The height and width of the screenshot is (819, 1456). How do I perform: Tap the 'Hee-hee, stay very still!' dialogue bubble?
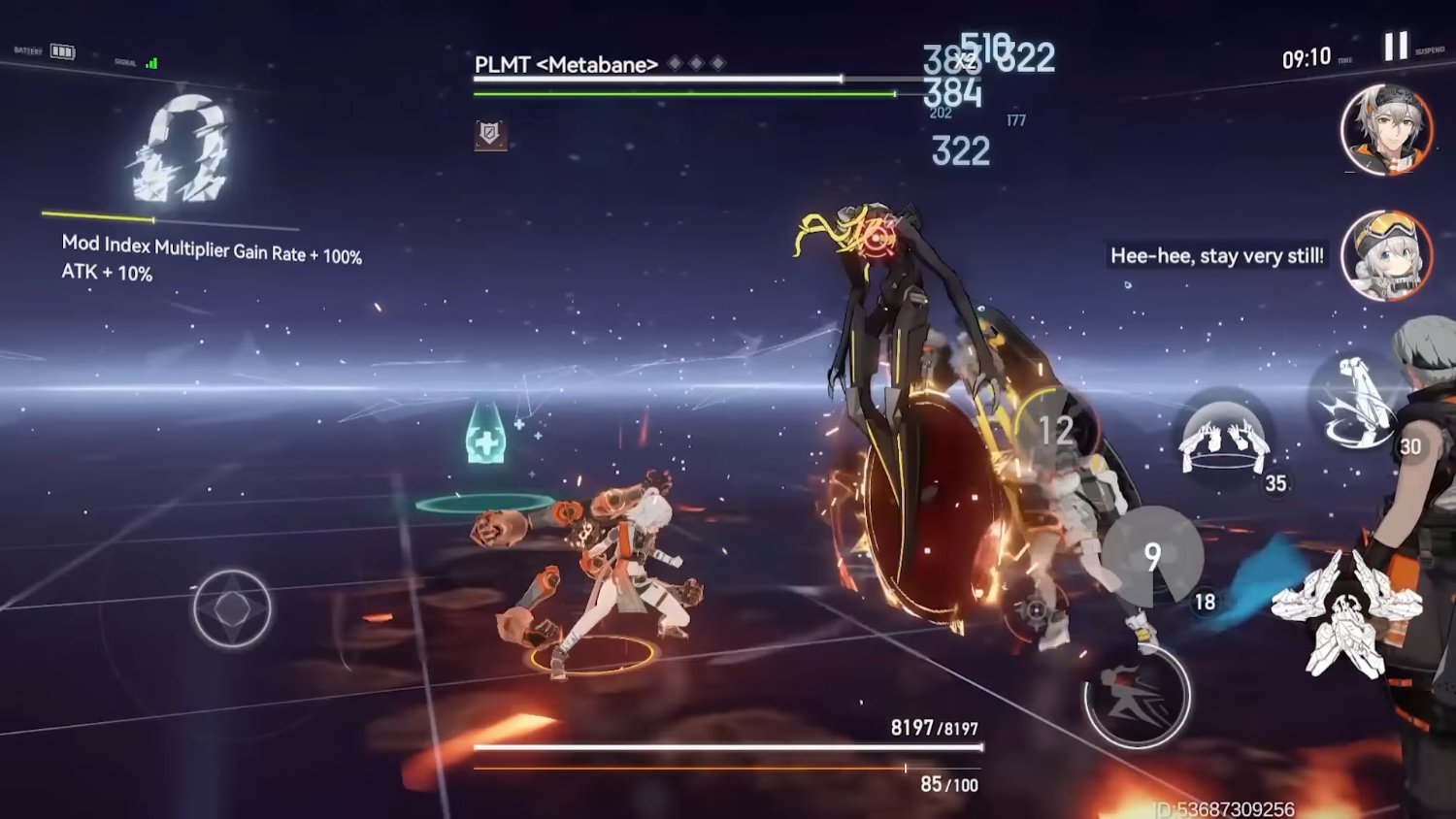(1216, 256)
